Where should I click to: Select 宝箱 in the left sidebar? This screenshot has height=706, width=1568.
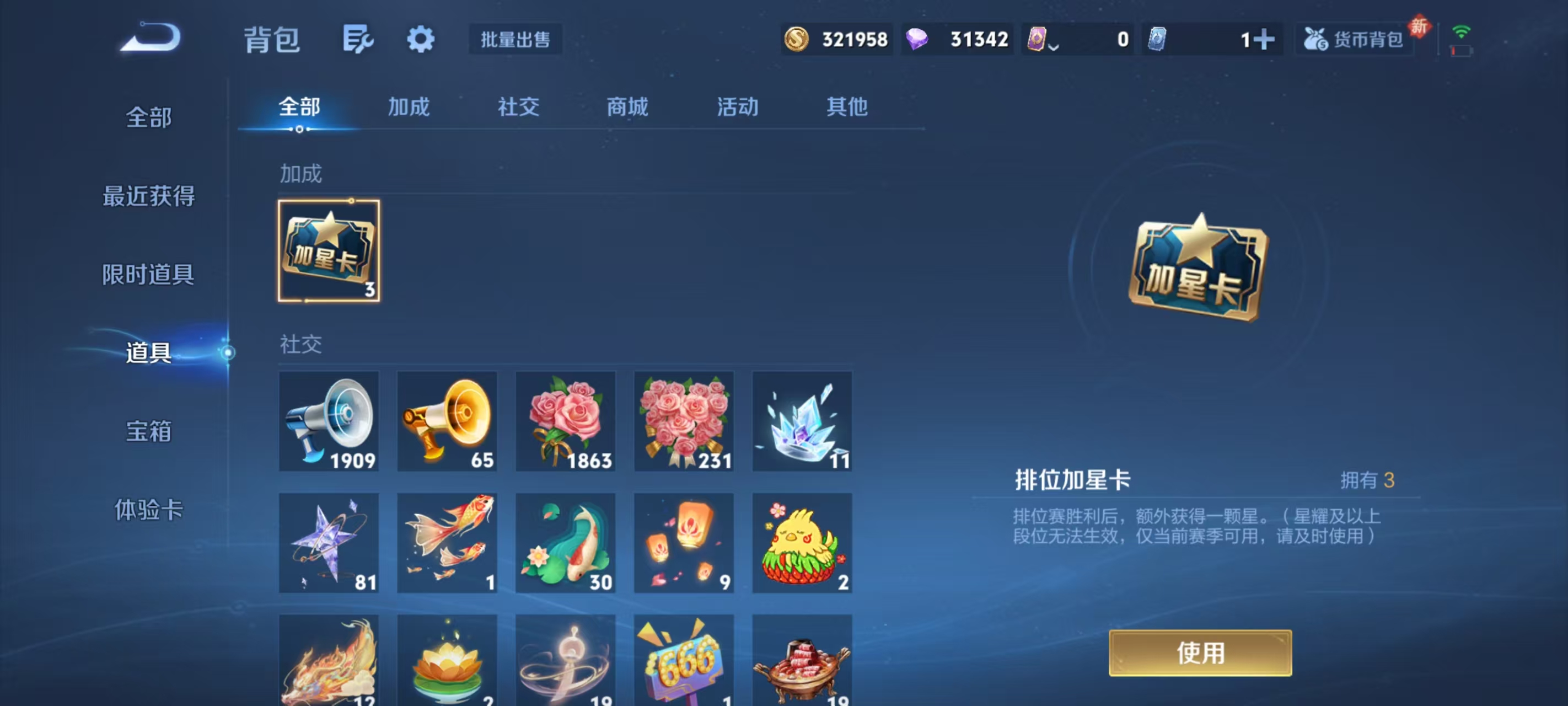tap(148, 431)
